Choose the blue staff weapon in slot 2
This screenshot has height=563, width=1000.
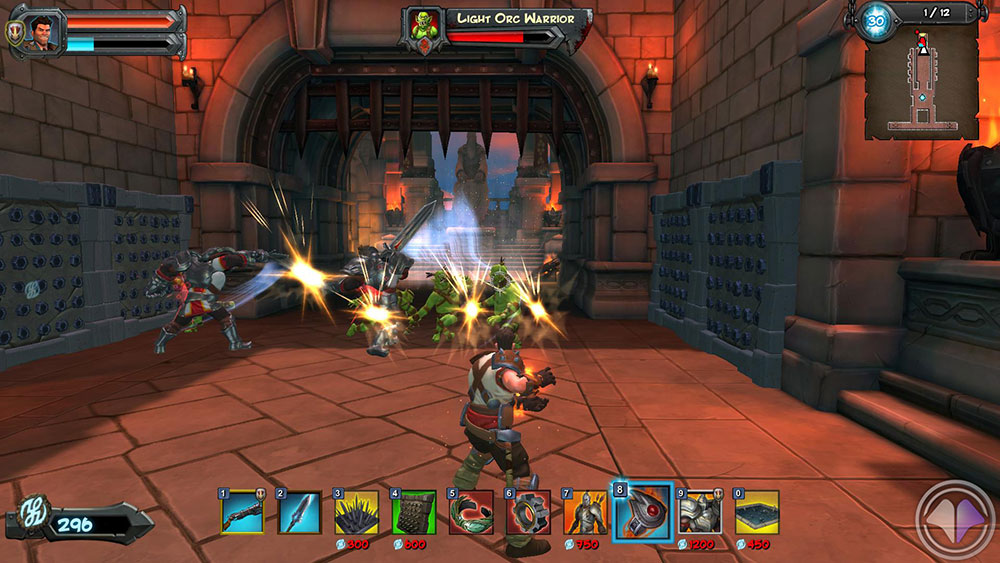coord(299,513)
